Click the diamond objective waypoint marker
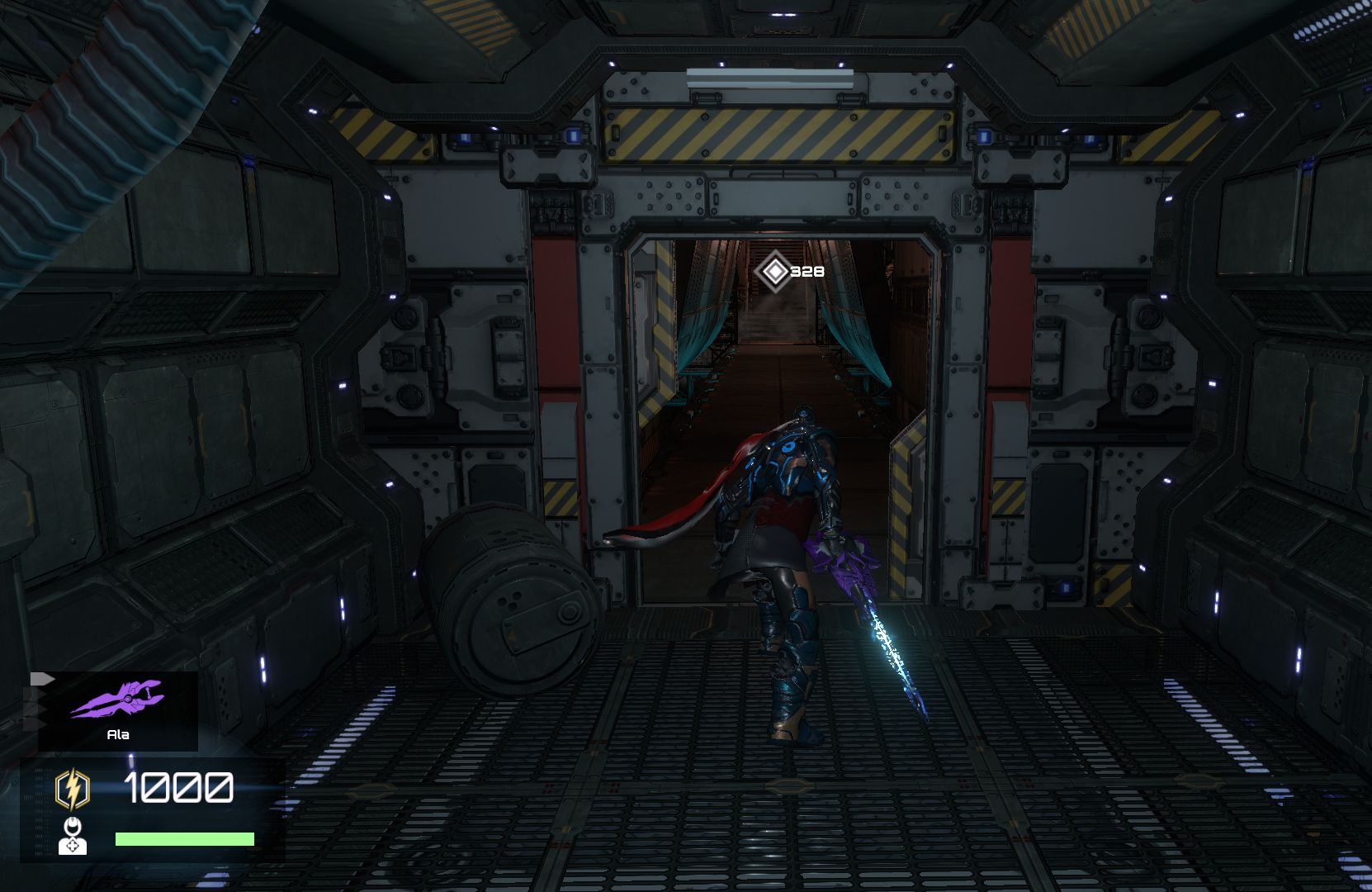 click(x=774, y=271)
